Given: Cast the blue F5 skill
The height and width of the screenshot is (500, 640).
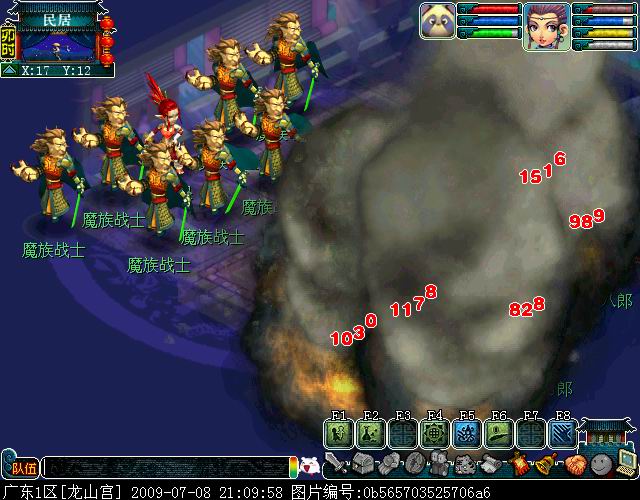Looking at the screenshot, I should click(467, 432).
